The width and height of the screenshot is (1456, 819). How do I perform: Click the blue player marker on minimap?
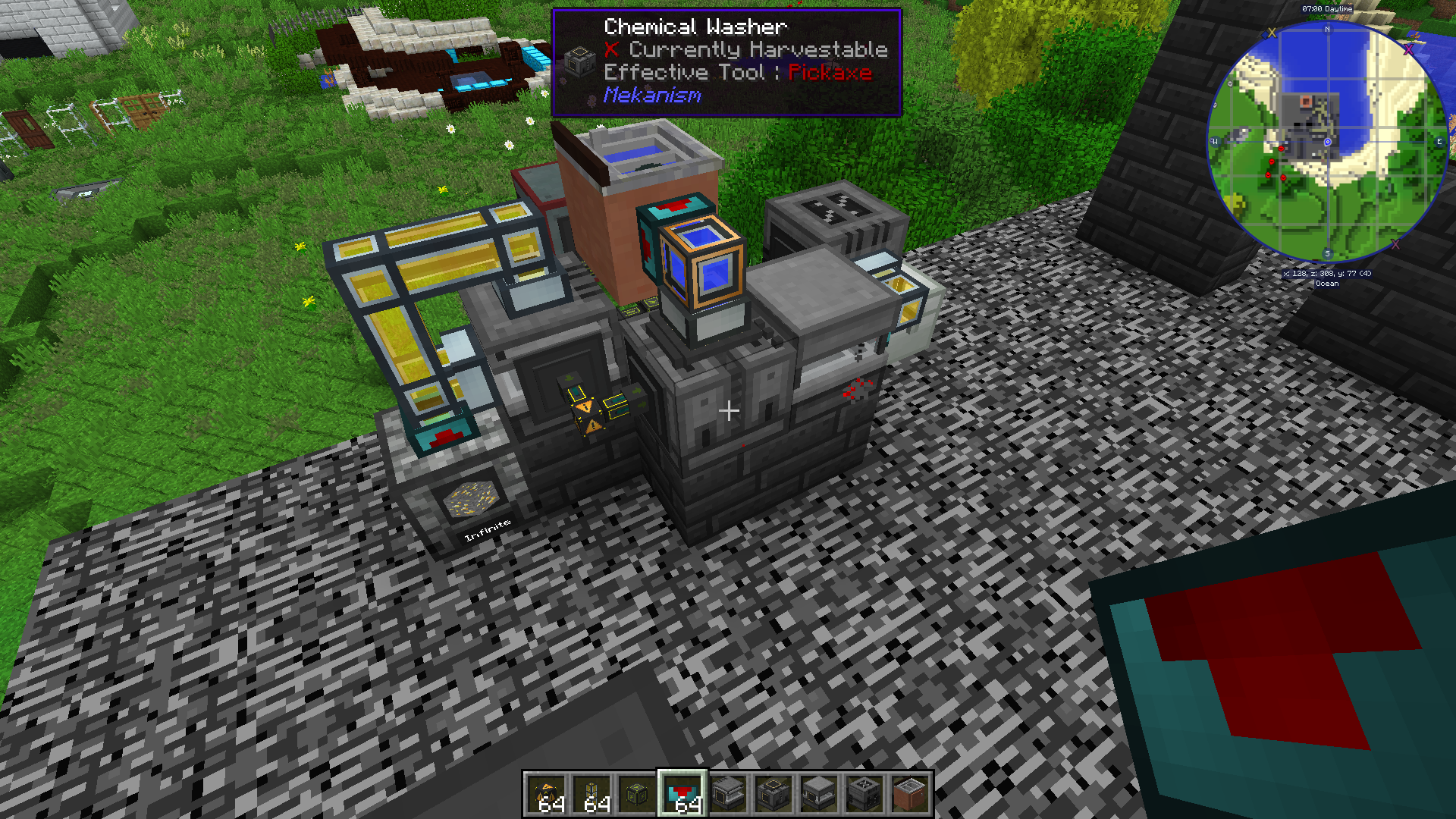[x=1327, y=142]
